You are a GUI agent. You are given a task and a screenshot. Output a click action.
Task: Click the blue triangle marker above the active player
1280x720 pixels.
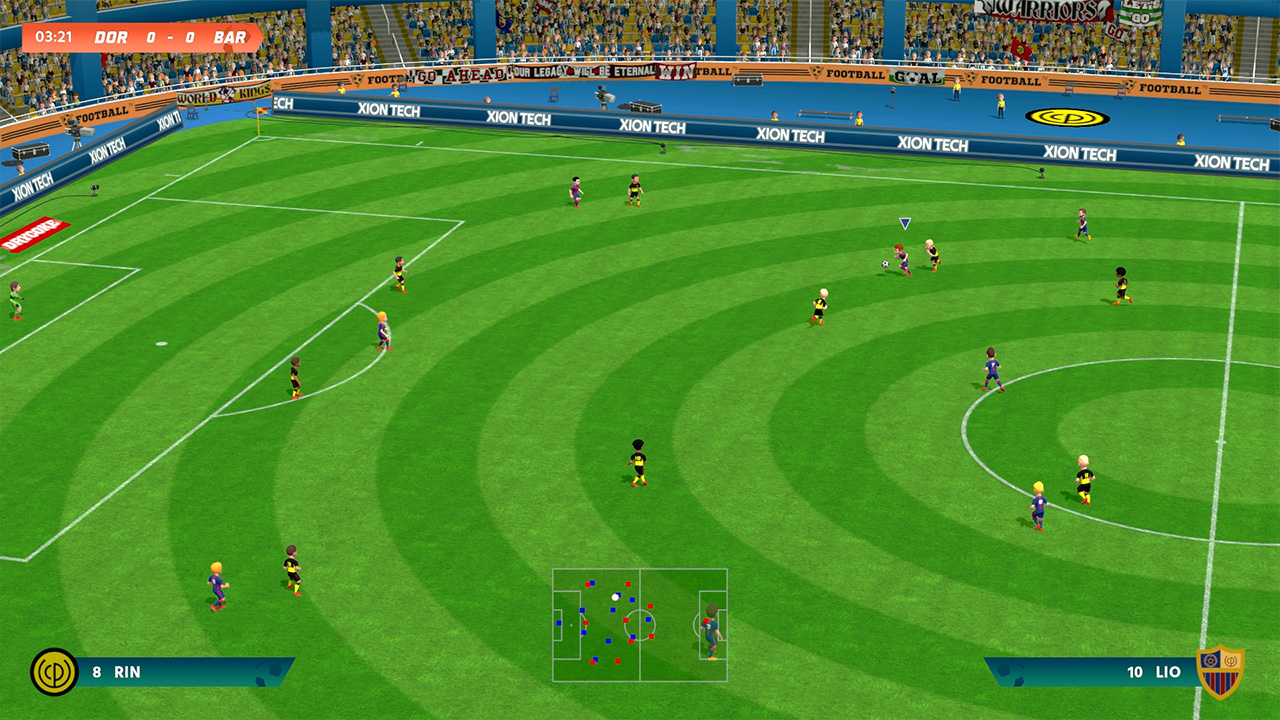[x=905, y=220]
